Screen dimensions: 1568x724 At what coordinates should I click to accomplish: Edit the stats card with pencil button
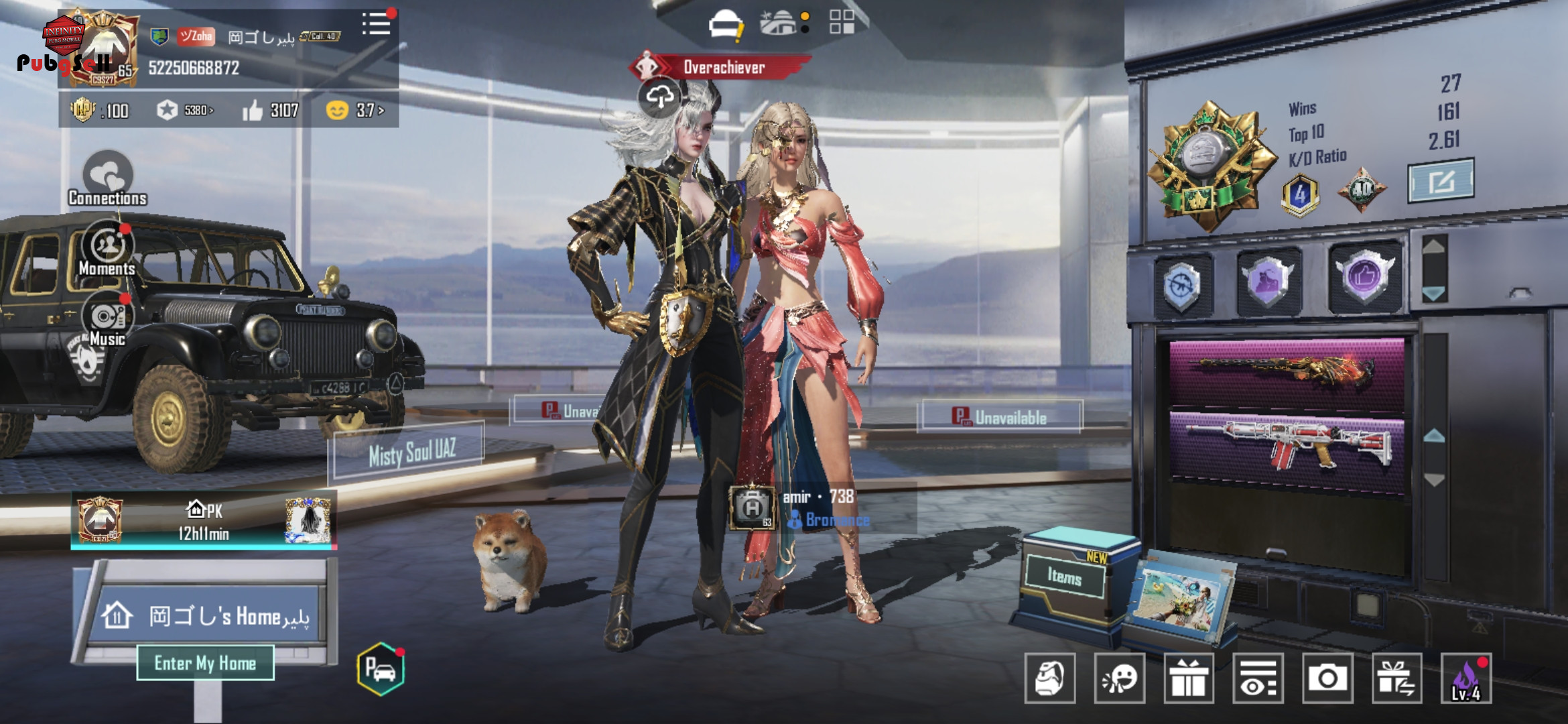[1441, 180]
